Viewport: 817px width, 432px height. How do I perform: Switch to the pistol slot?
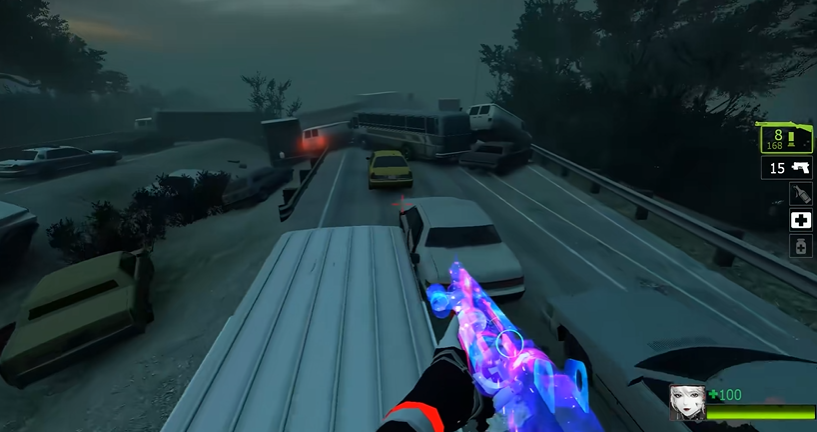pos(787,168)
